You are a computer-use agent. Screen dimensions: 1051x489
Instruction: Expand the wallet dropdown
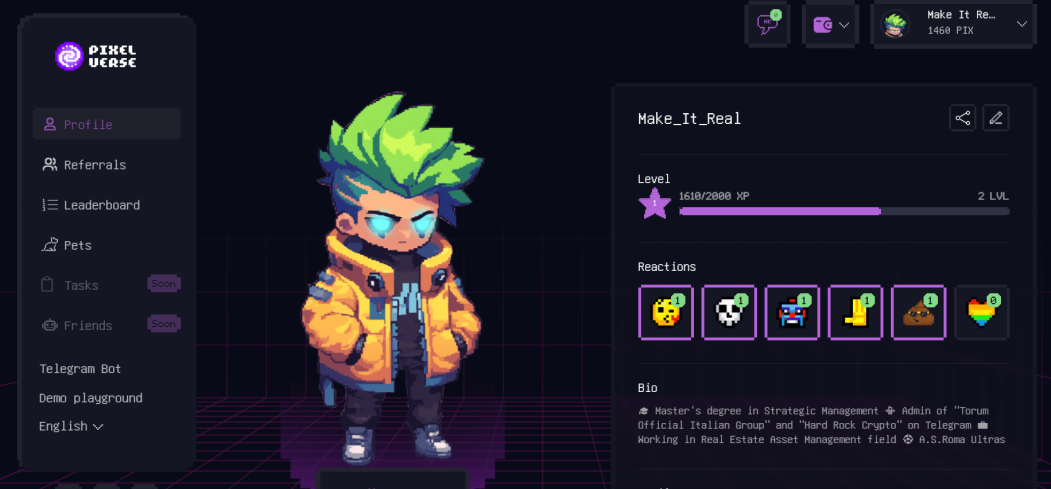coord(831,25)
